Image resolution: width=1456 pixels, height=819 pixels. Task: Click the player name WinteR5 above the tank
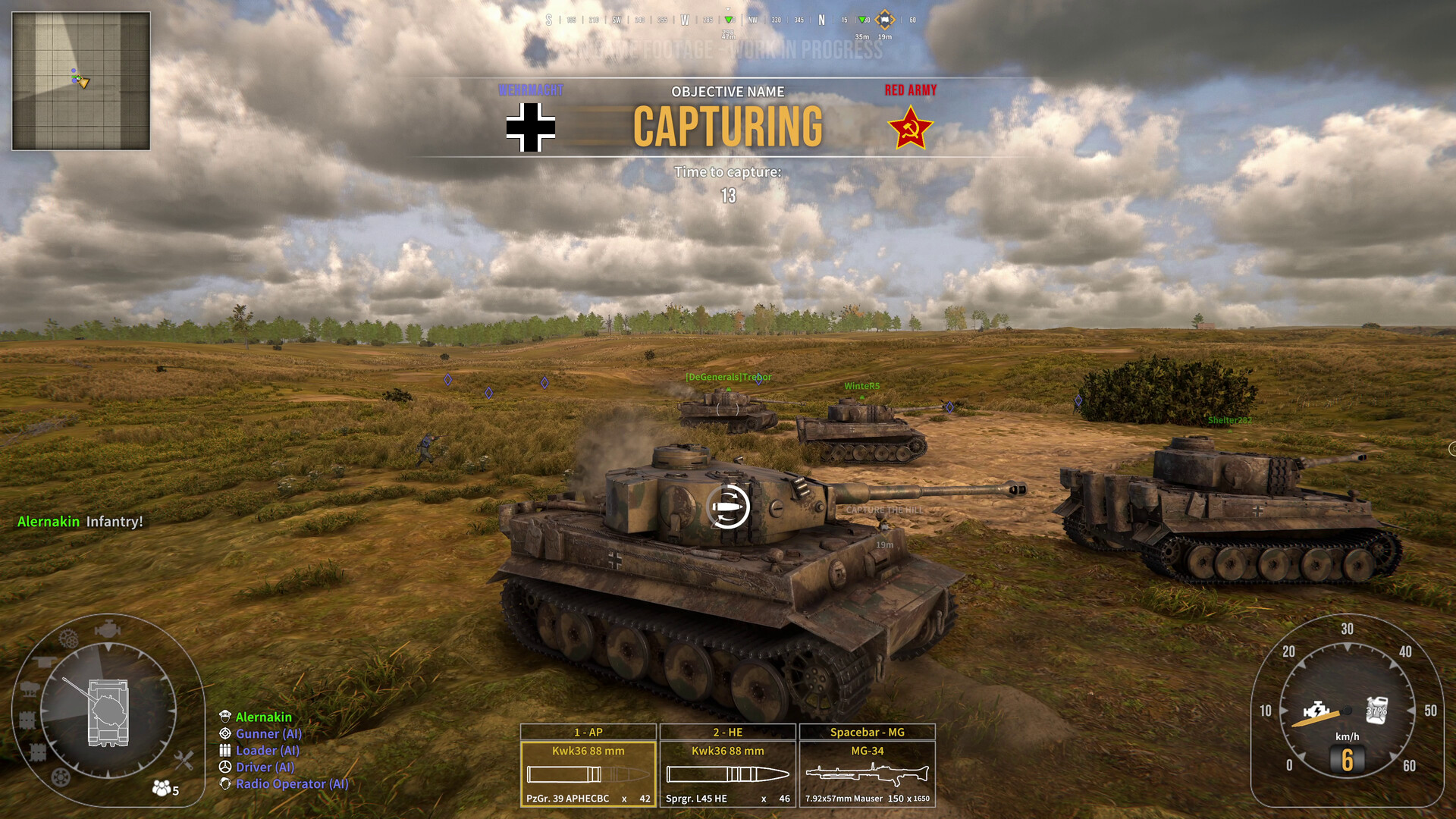(x=861, y=385)
